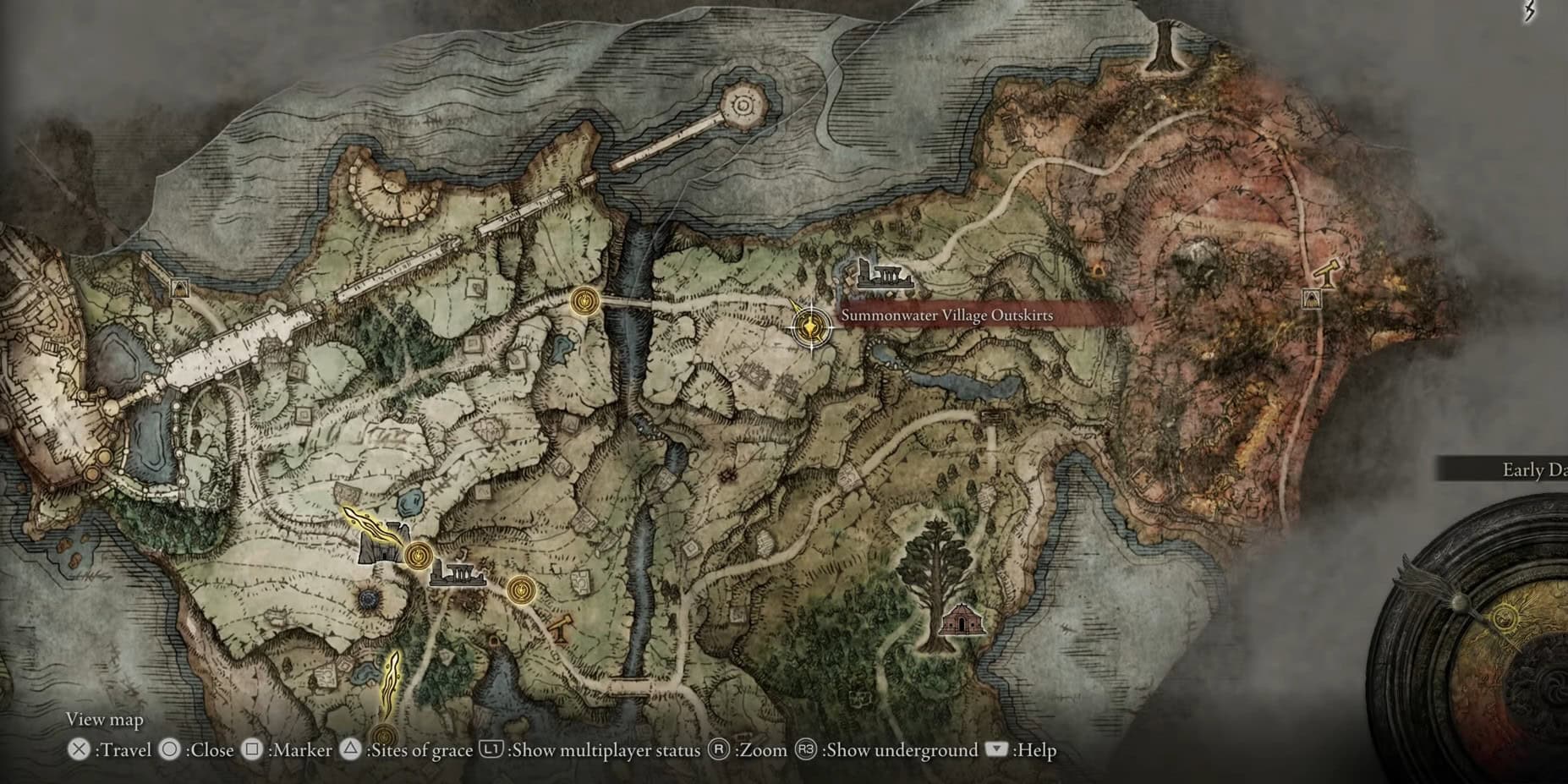Click the cave entrance icon beside Caelid telescope
Image resolution: width=1568 pixels, height=784 pixels.
pyautogui.click(x=1311, y=299)
